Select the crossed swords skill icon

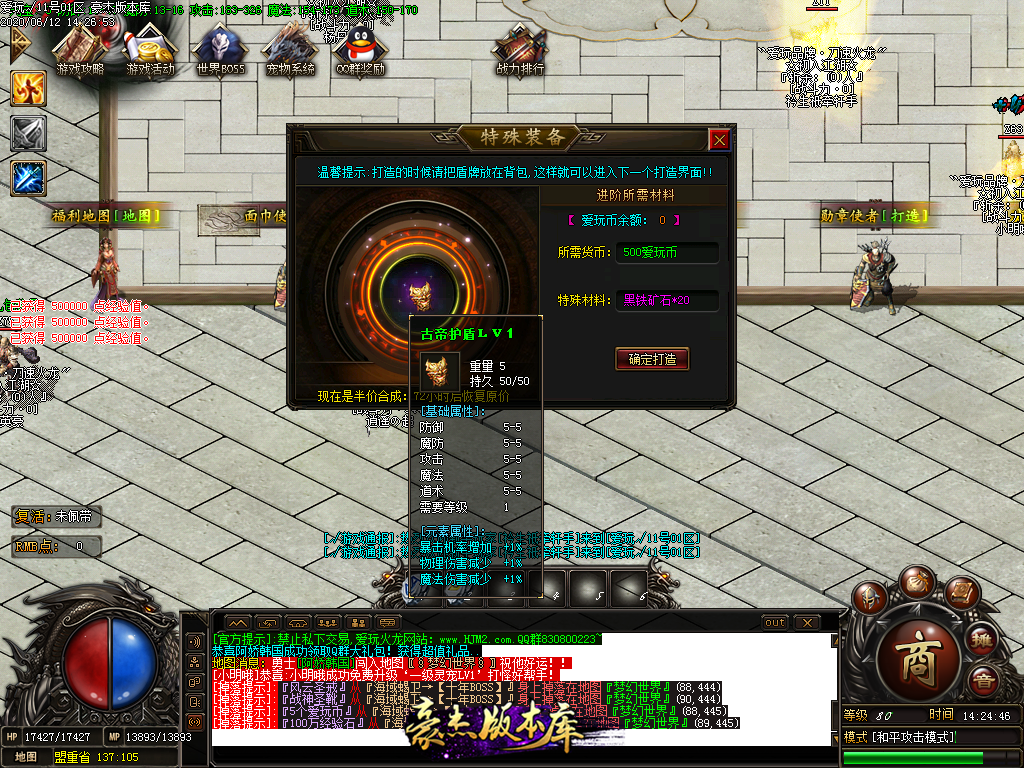(28, 133)
